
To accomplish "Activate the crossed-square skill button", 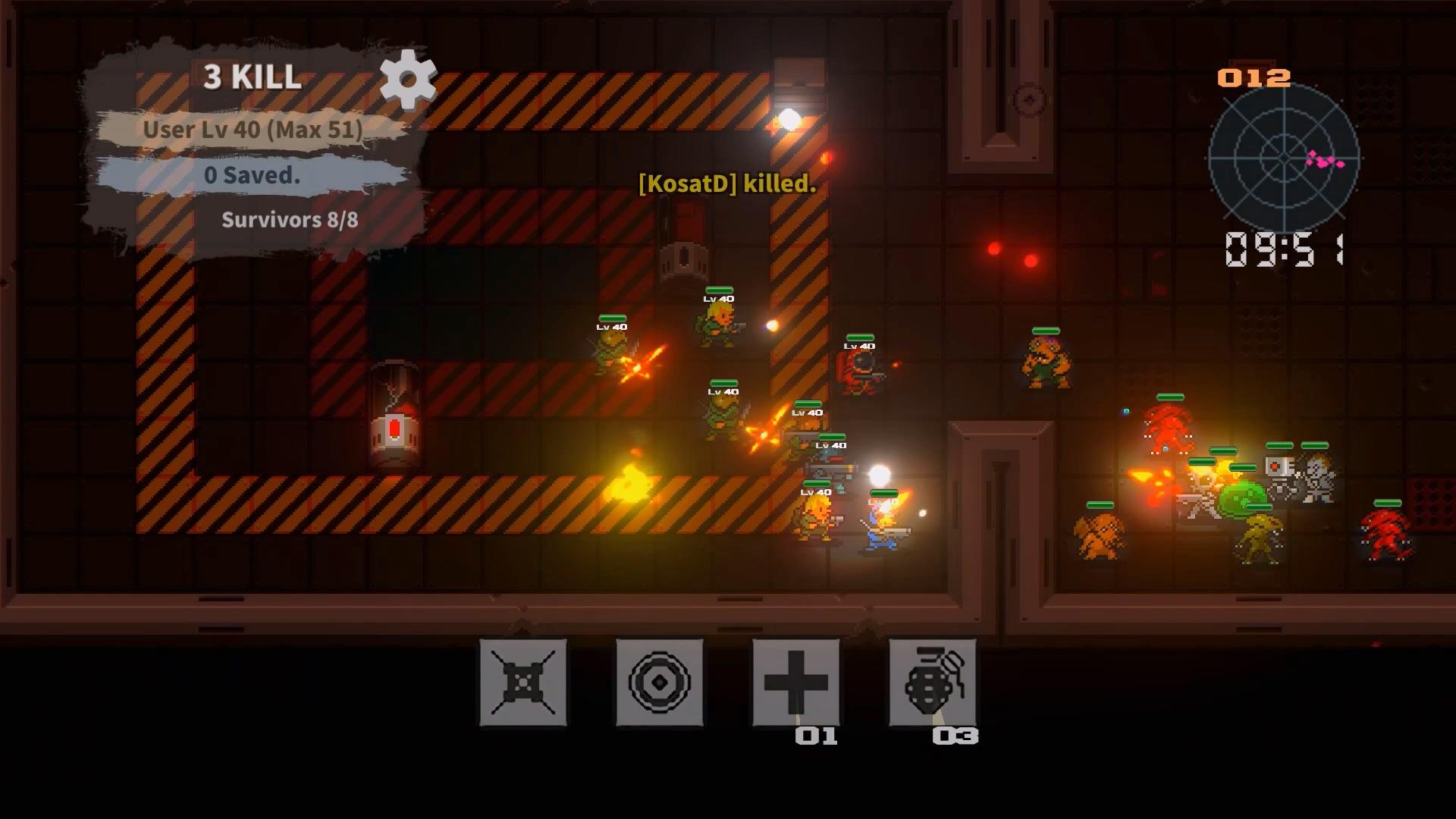I will pyautogui.click(x=523, y=682).
